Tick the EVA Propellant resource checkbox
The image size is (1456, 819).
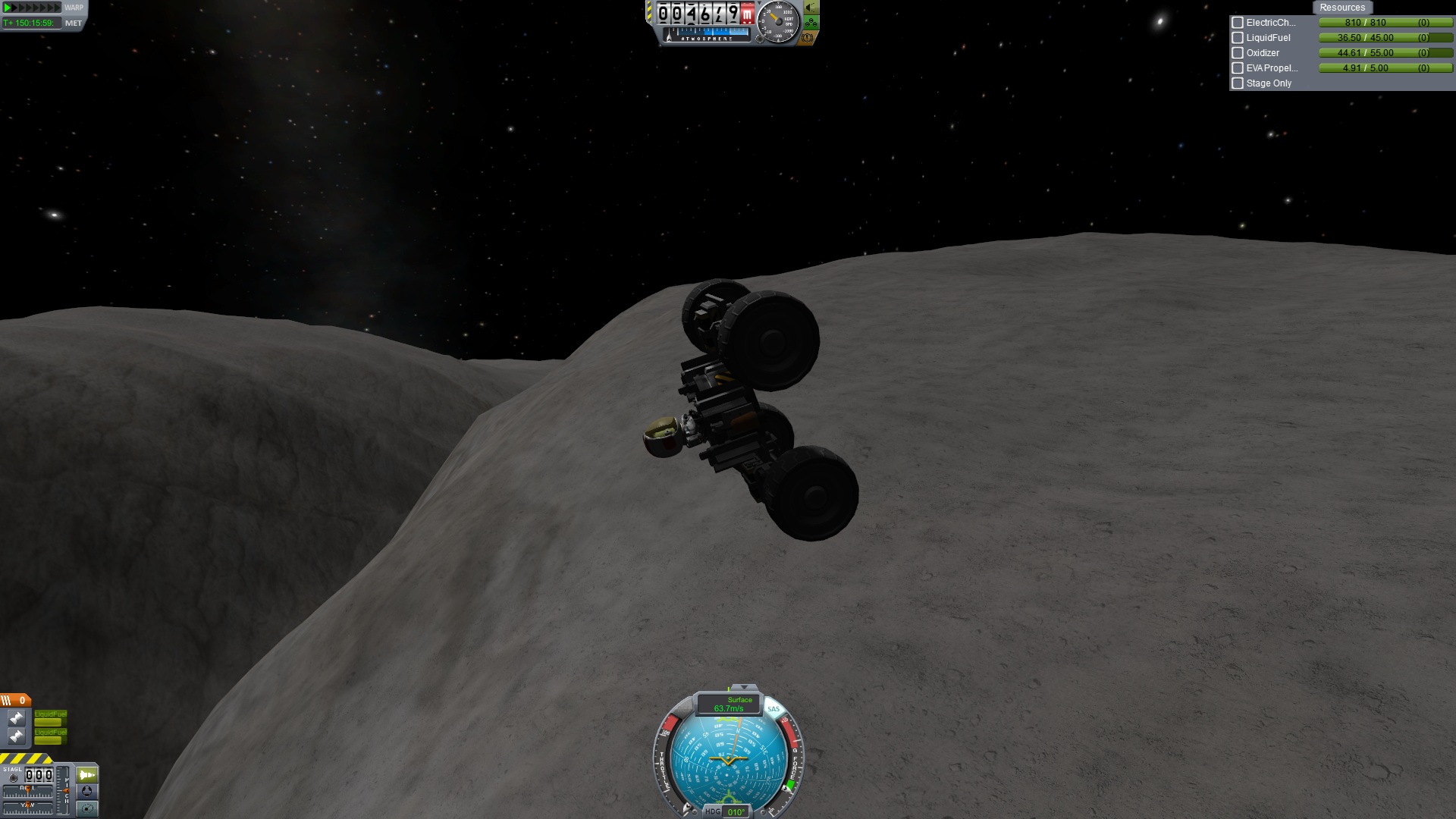pyautogui.click(x=1238, y=68)
